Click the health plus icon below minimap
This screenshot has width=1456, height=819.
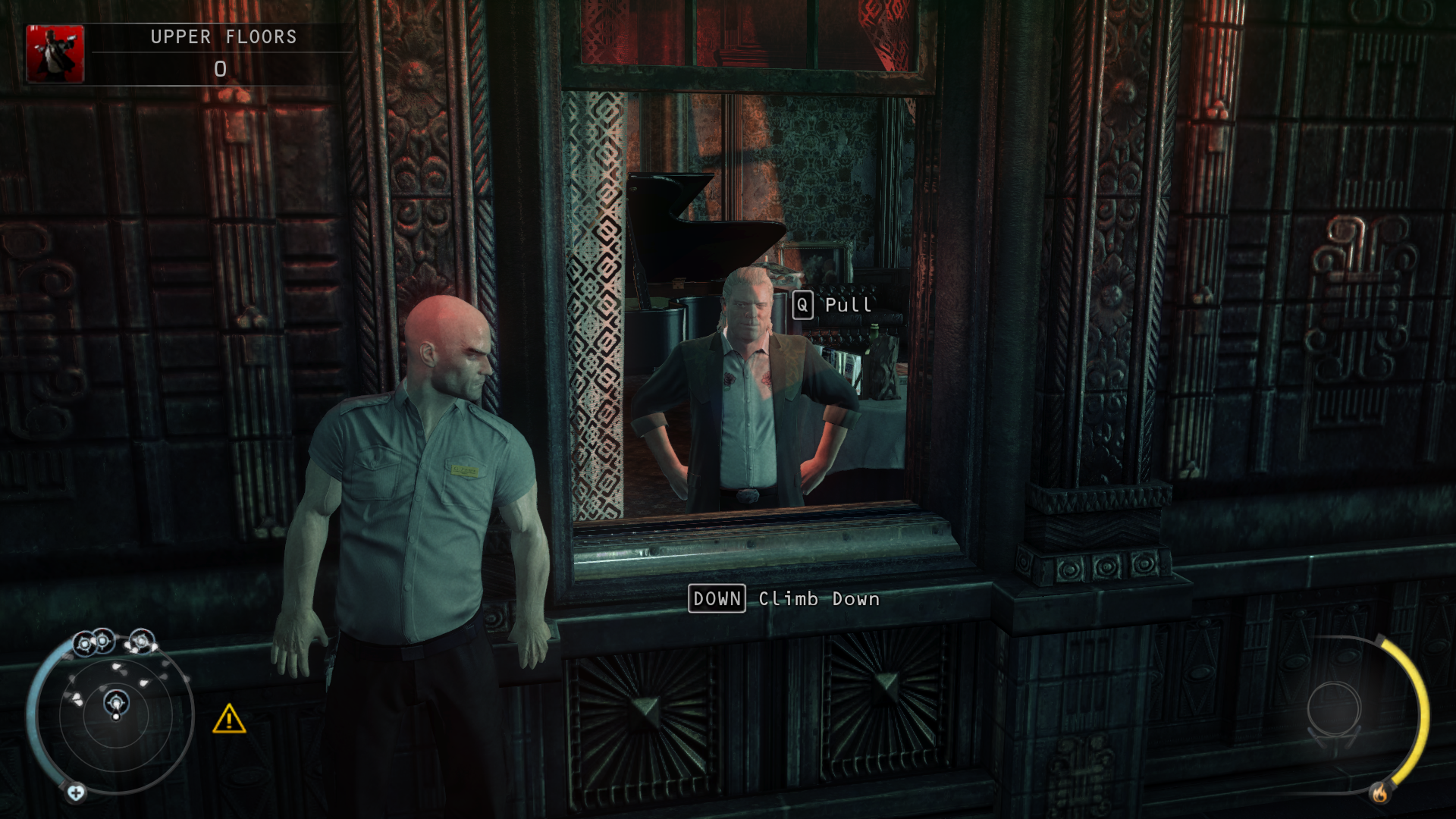click(76, 793)
